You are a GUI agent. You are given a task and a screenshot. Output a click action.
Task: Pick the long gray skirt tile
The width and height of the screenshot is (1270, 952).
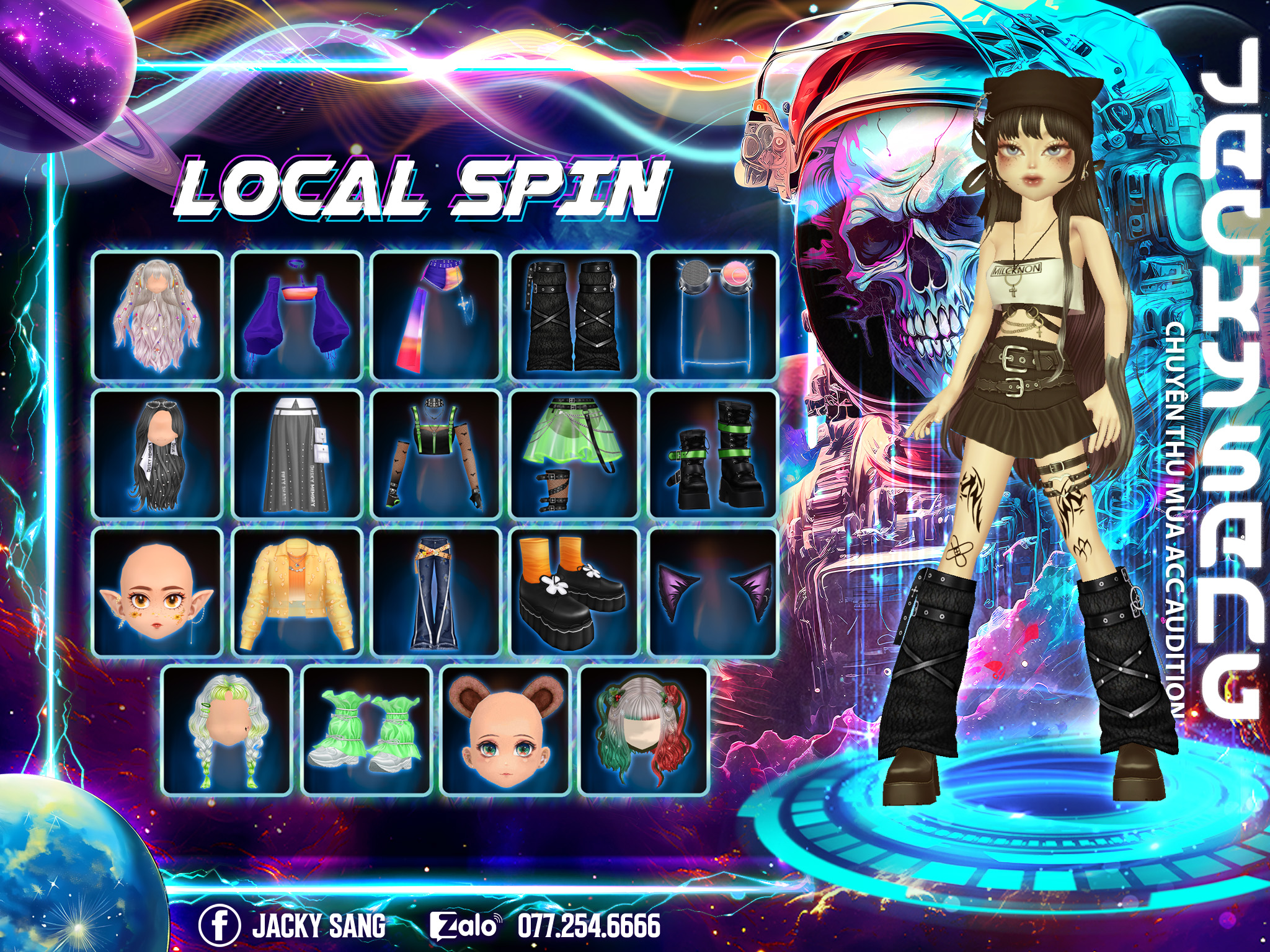(297, 454)
